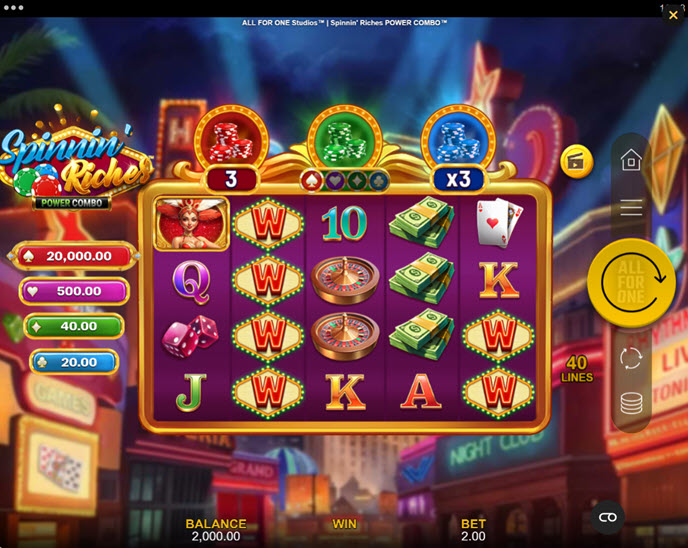Click the green chip collector pot
The width and height of the screenshot is (688, 548).
[345, 137]
